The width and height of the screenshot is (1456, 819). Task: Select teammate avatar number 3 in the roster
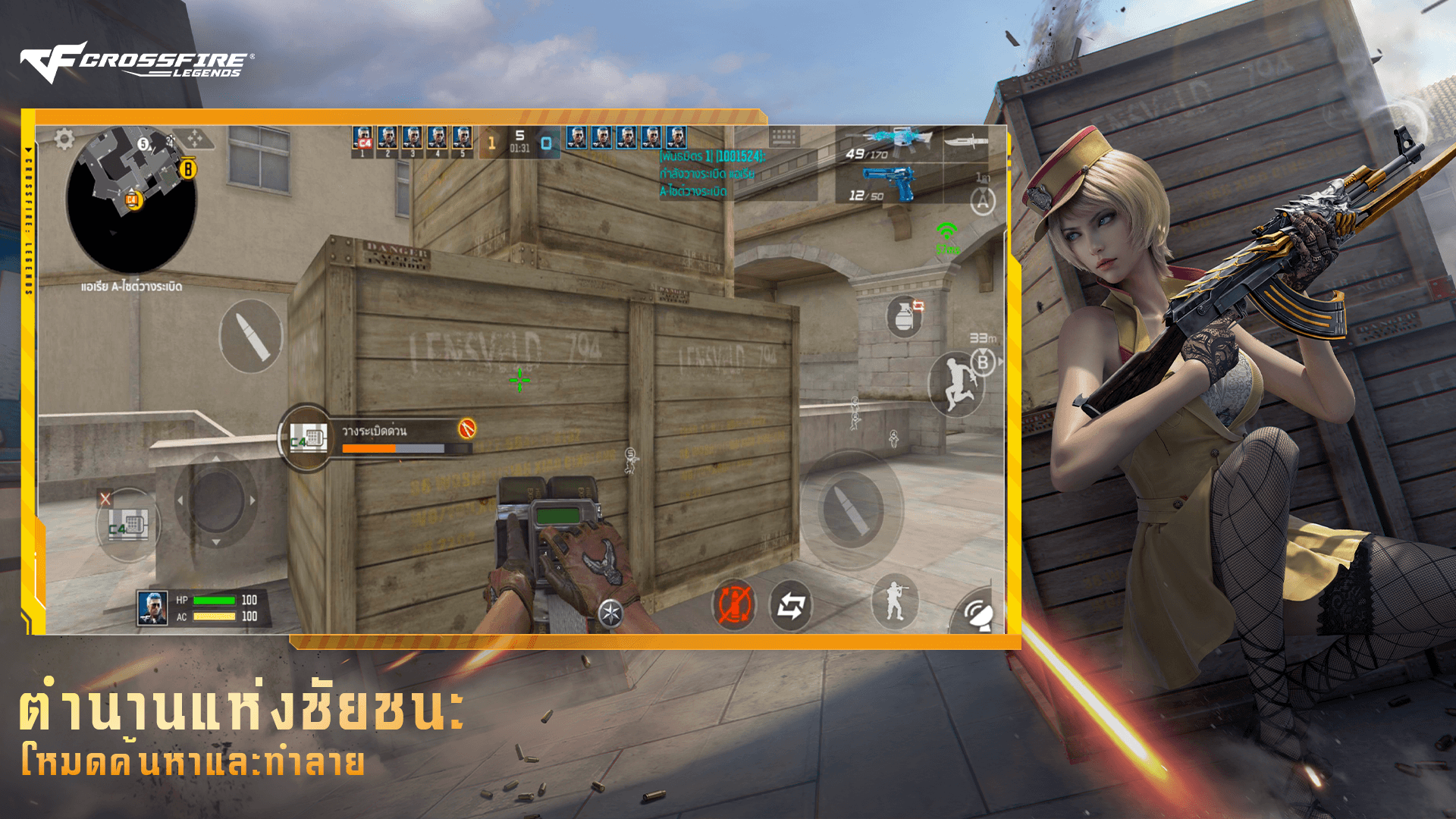pyautogui.click(x=413, y=138)
